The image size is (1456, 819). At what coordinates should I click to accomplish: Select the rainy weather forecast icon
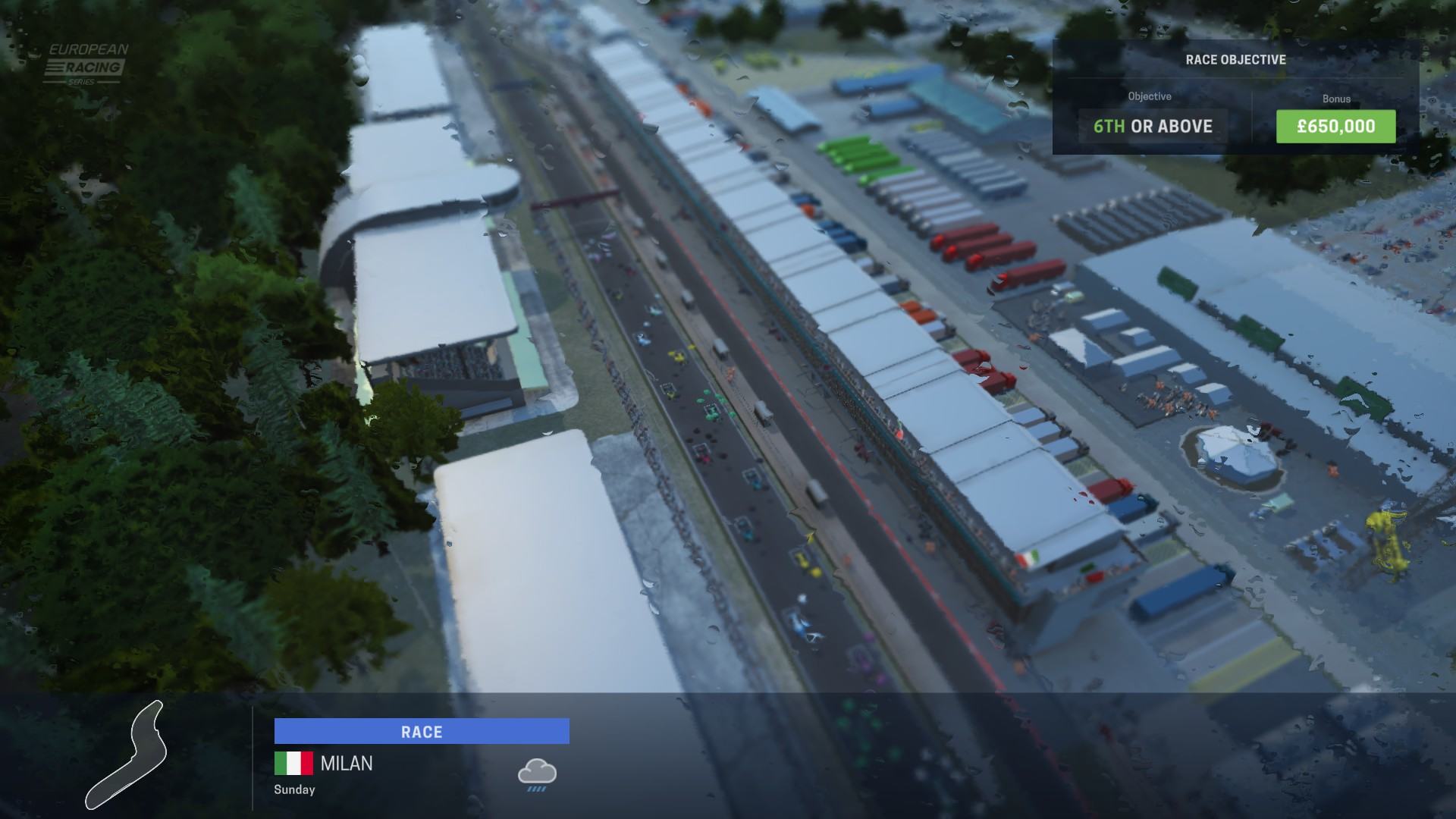click(x=537, y=775)
